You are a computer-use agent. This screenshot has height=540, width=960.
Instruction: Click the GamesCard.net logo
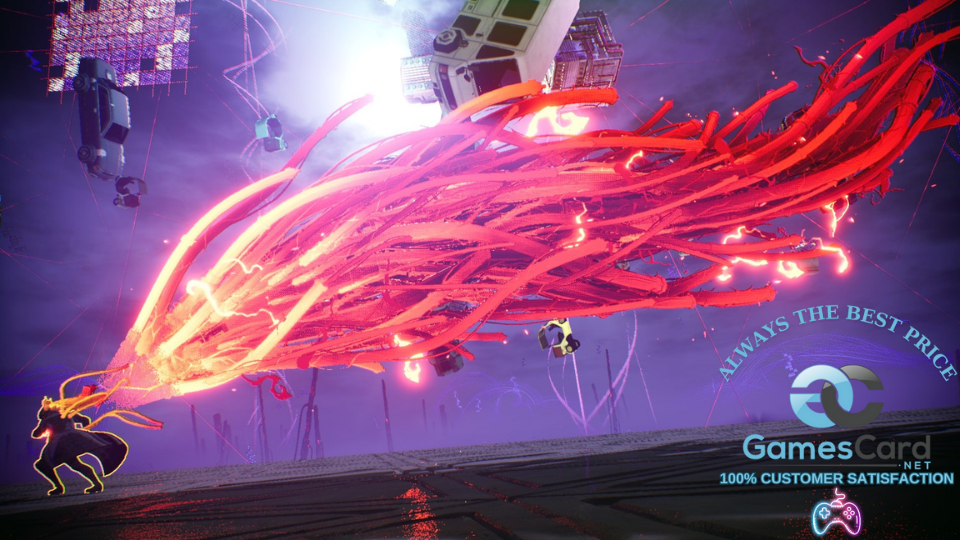coord(836,414)
